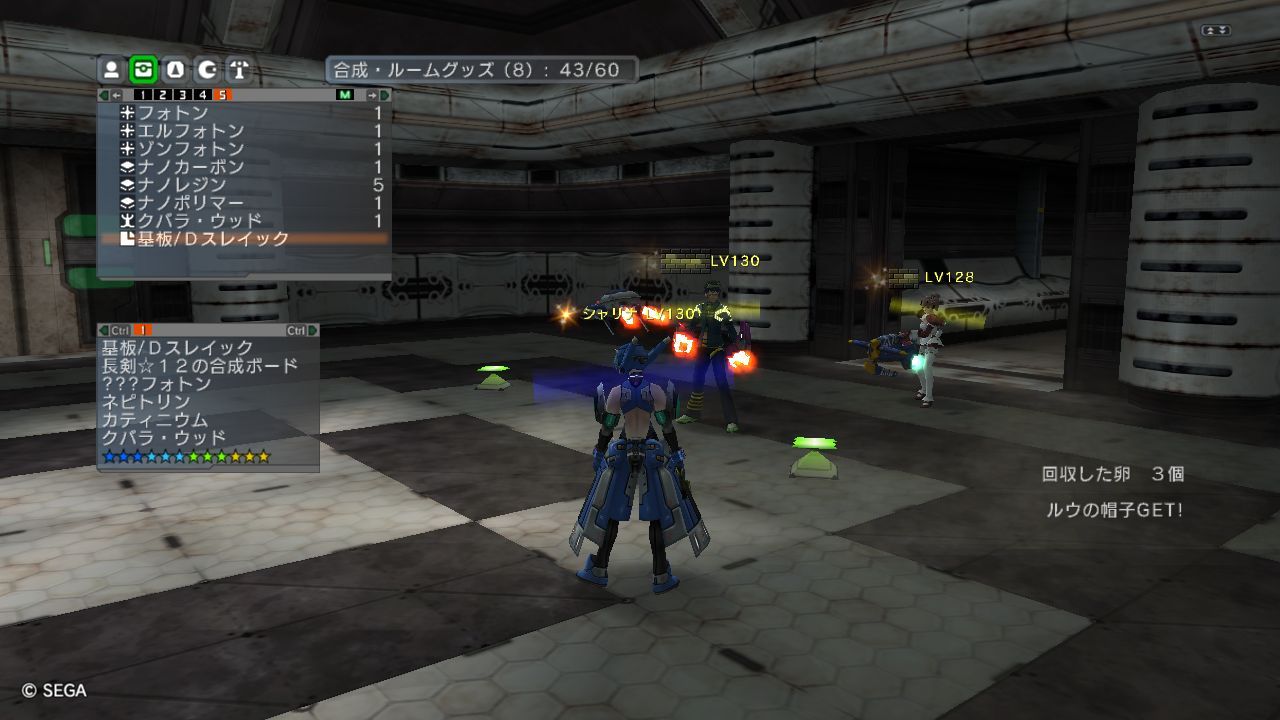Click the crescent-shaped menu icon
1280x720 pixels.
[x=207, y=70]
